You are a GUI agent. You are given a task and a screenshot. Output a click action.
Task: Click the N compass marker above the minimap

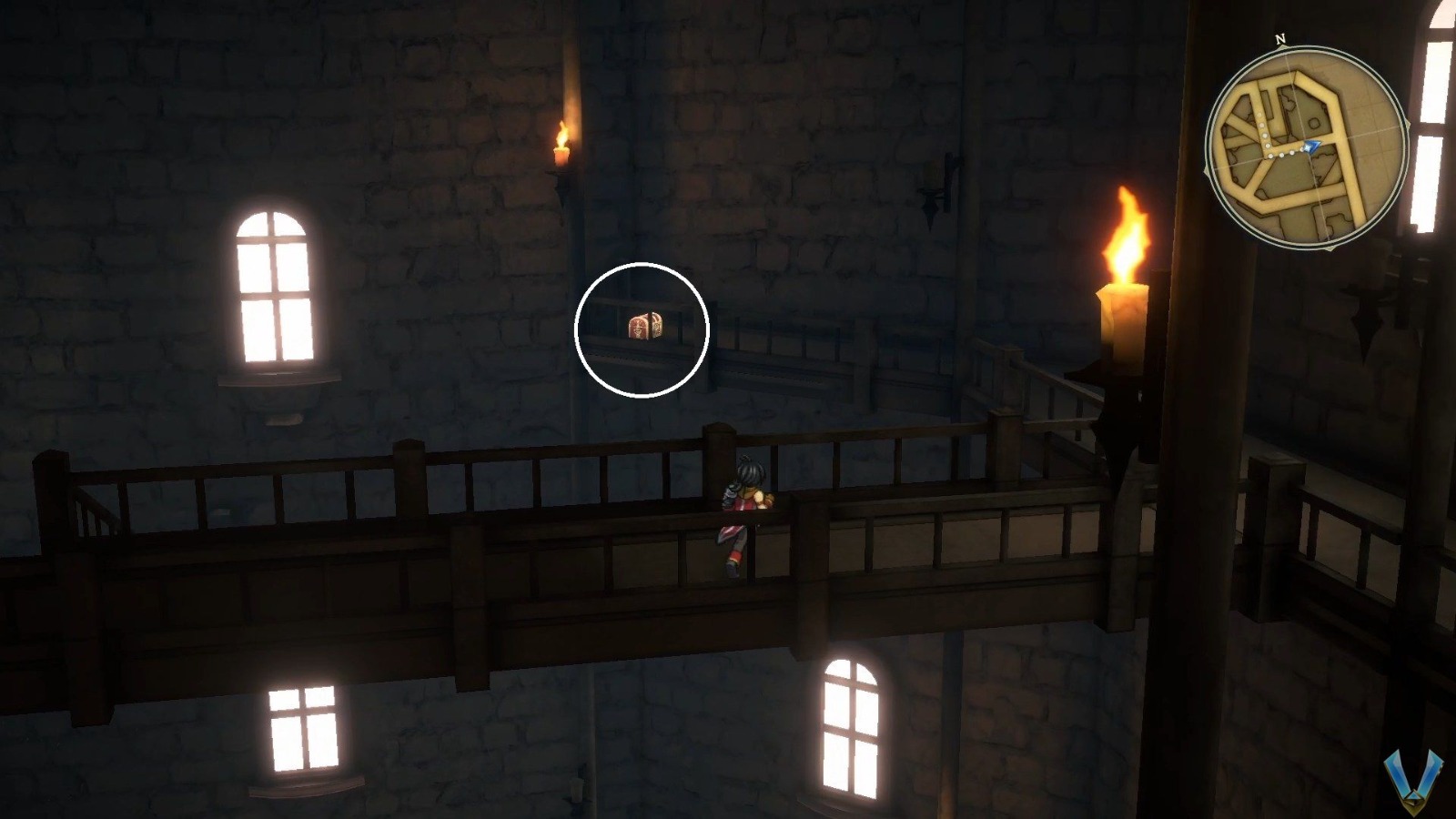point(1279,39)
